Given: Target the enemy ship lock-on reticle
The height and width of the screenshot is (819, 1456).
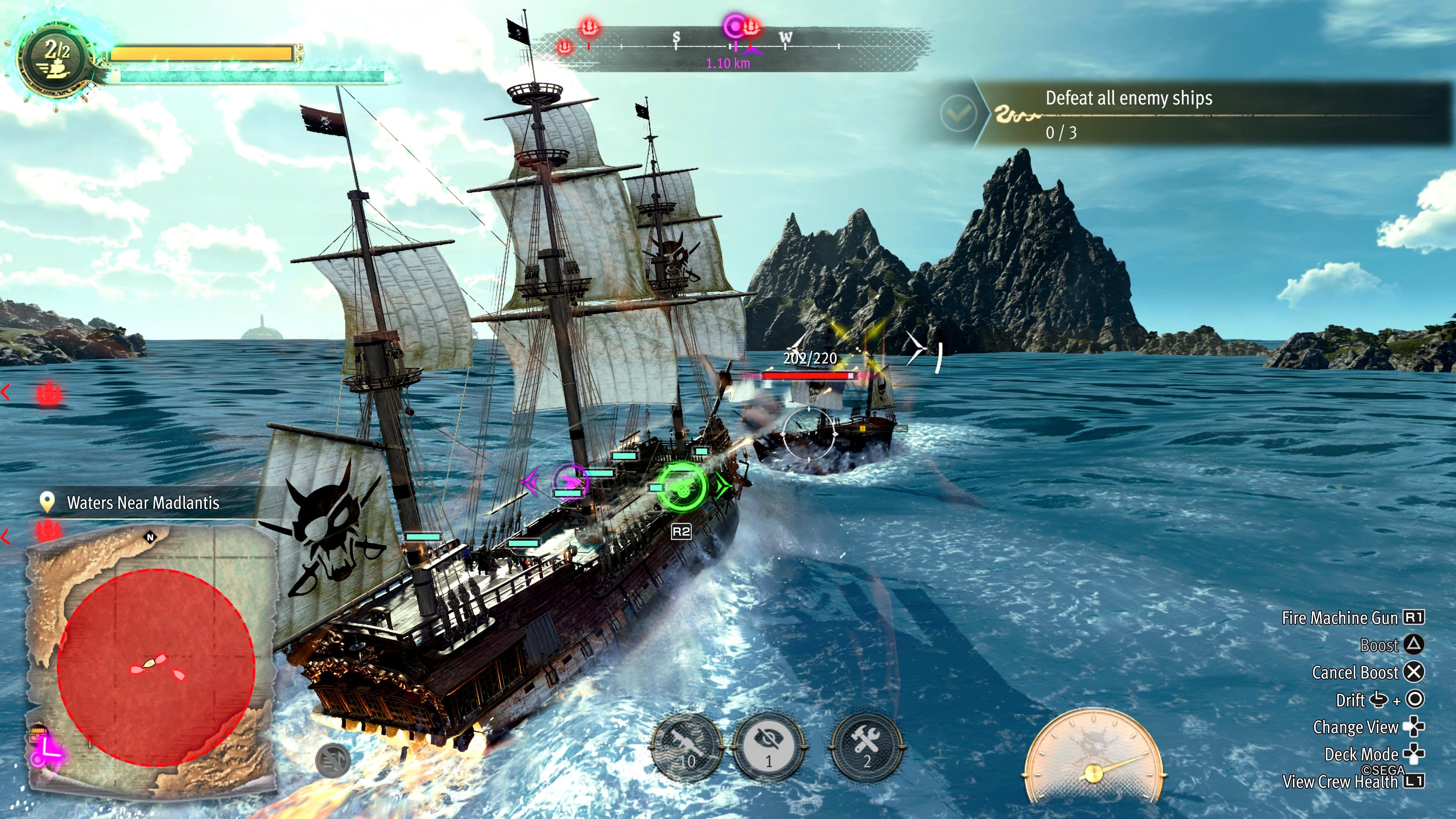Looking at the screenshot, I should point(809,433).
